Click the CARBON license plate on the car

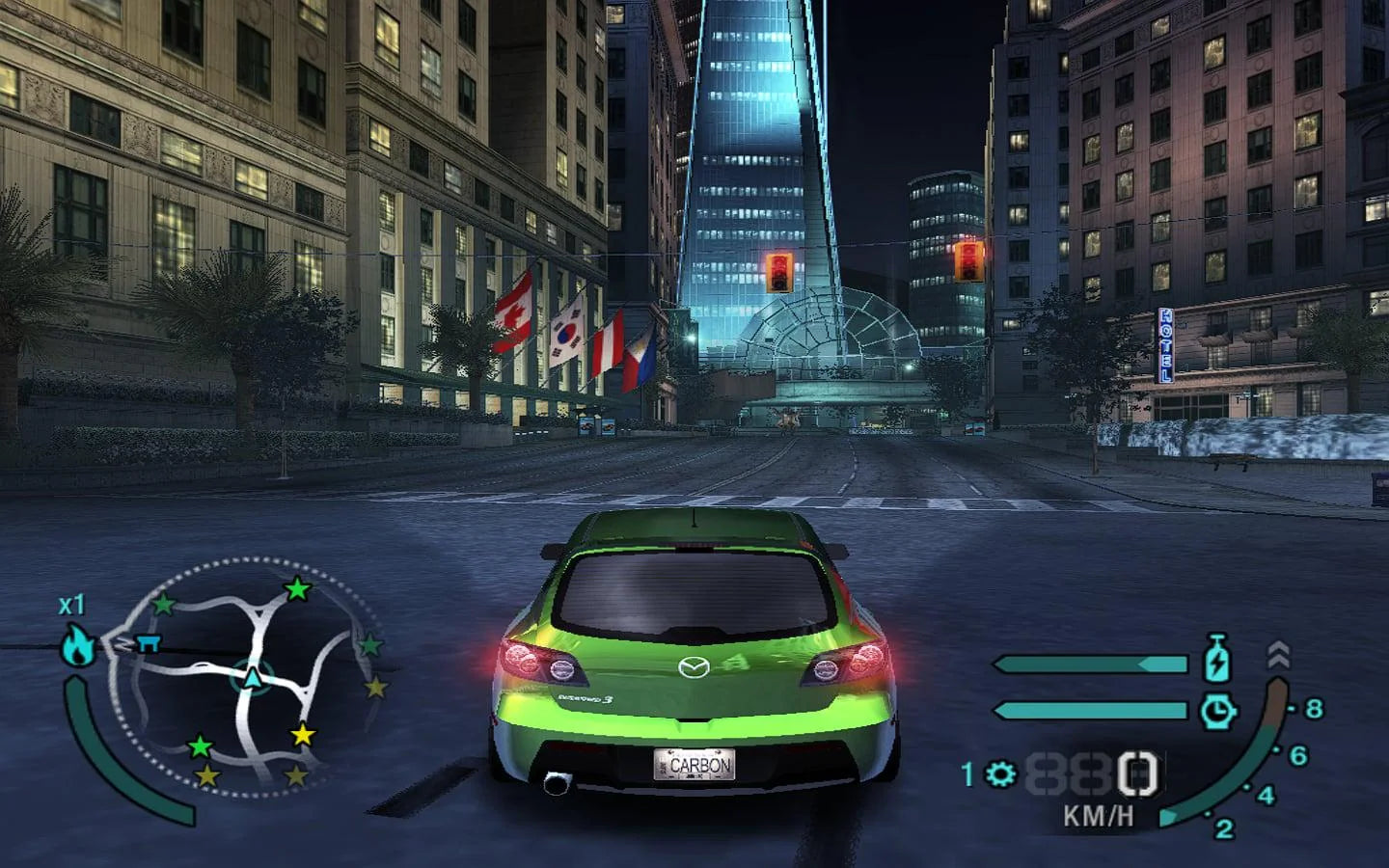click(x=696, y=765)
